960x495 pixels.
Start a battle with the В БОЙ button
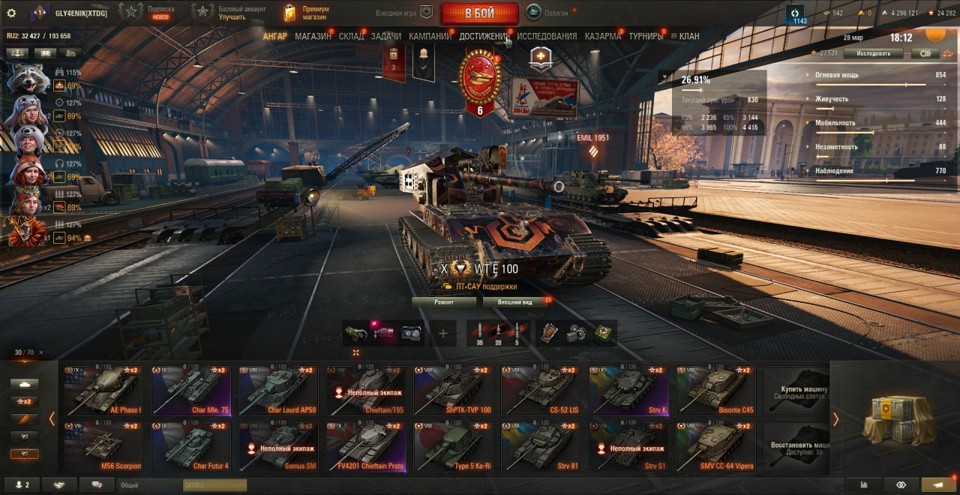479,13
